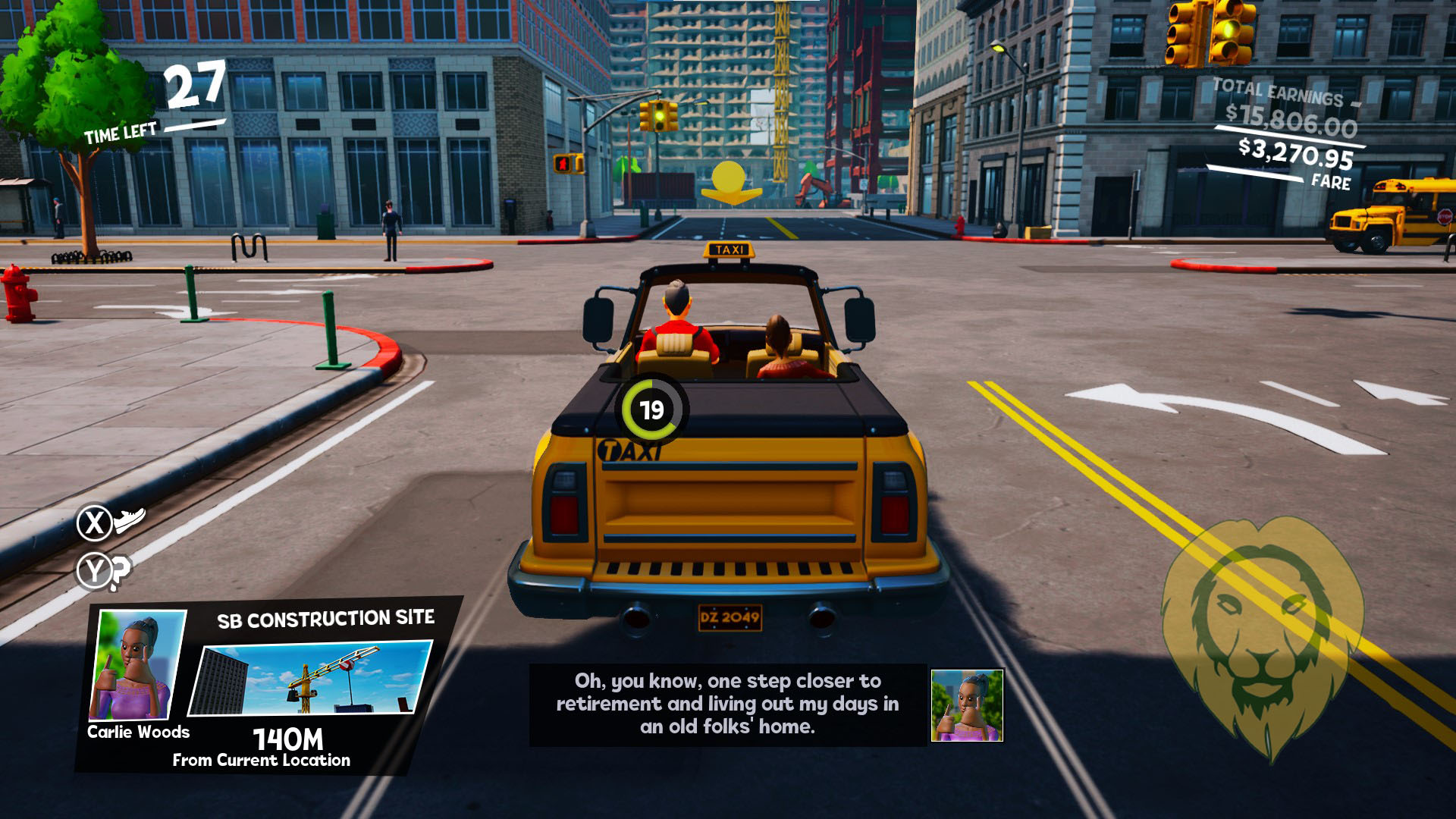
Task: Click the speaker portrait beside the subtitle
Action: tap(967, 705)
